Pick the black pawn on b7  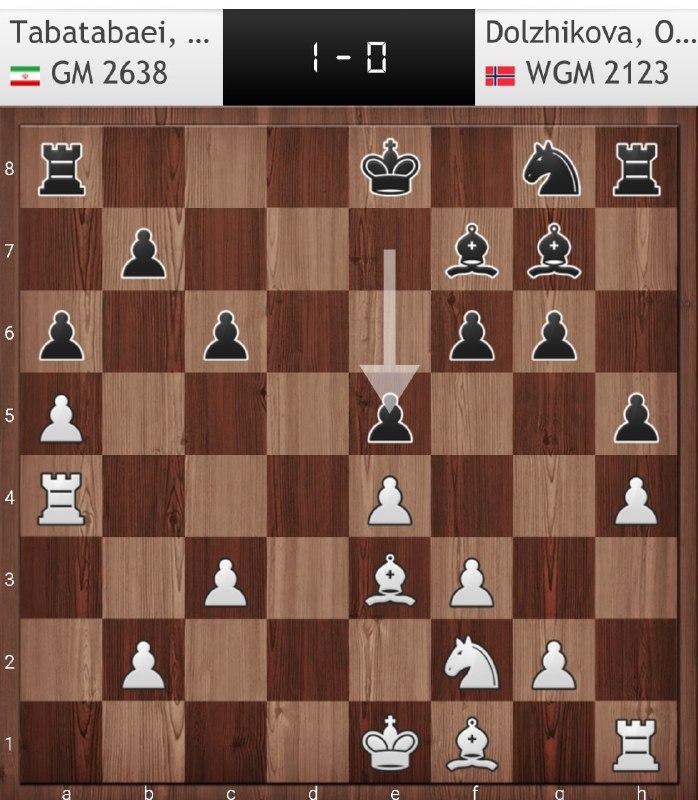click(x=143, y=250)
